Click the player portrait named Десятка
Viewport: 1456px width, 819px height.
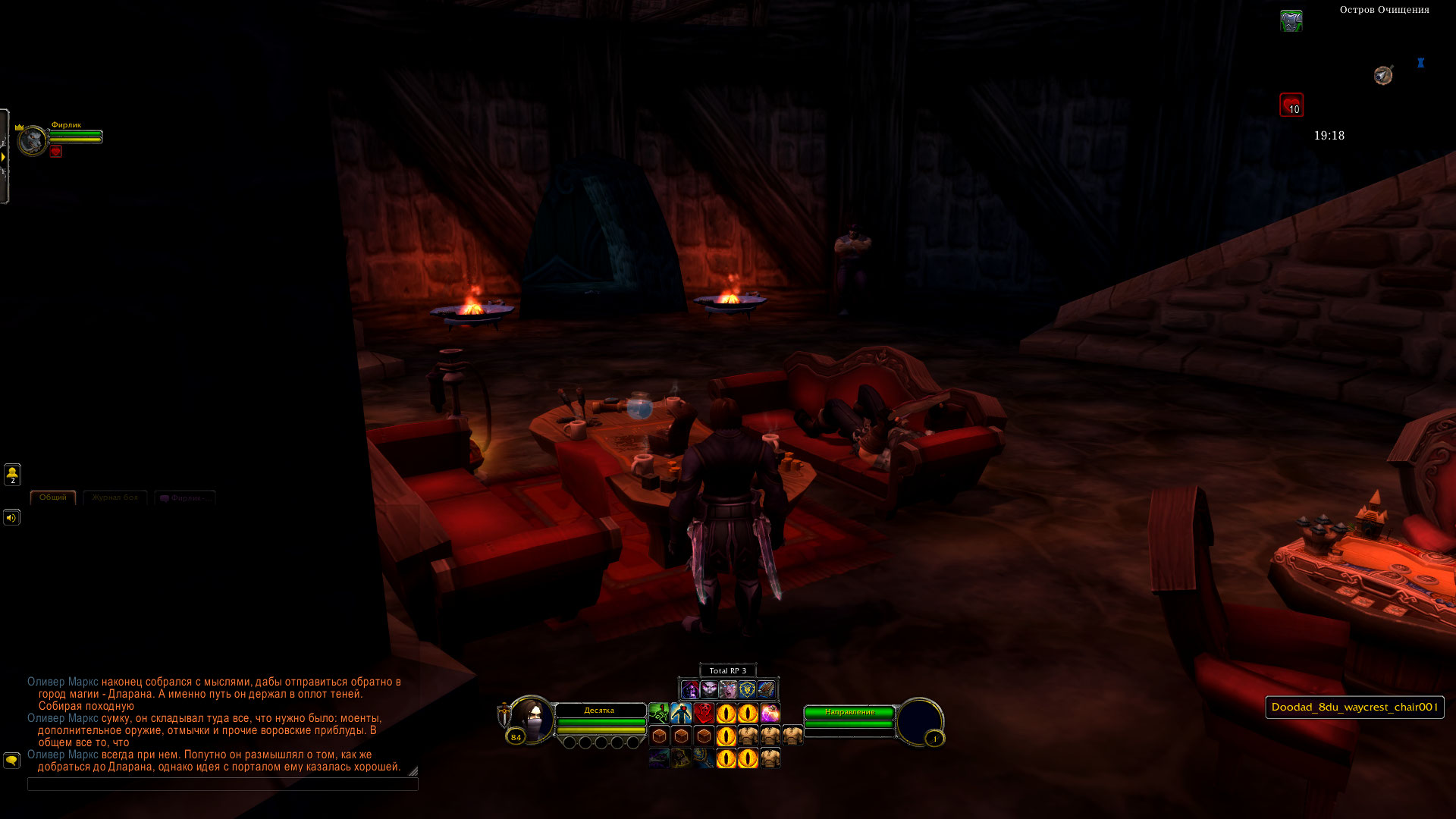coord(530,720)
